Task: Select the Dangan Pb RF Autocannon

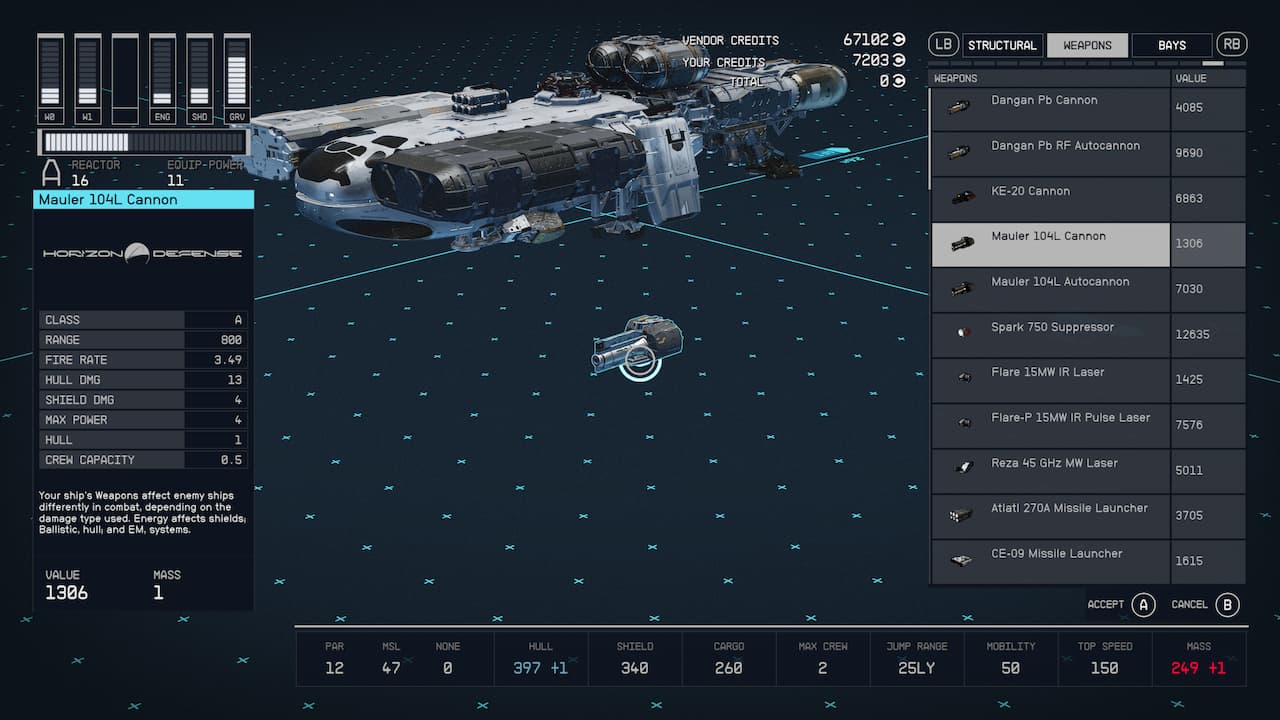Action: [x=1050, y=153]
